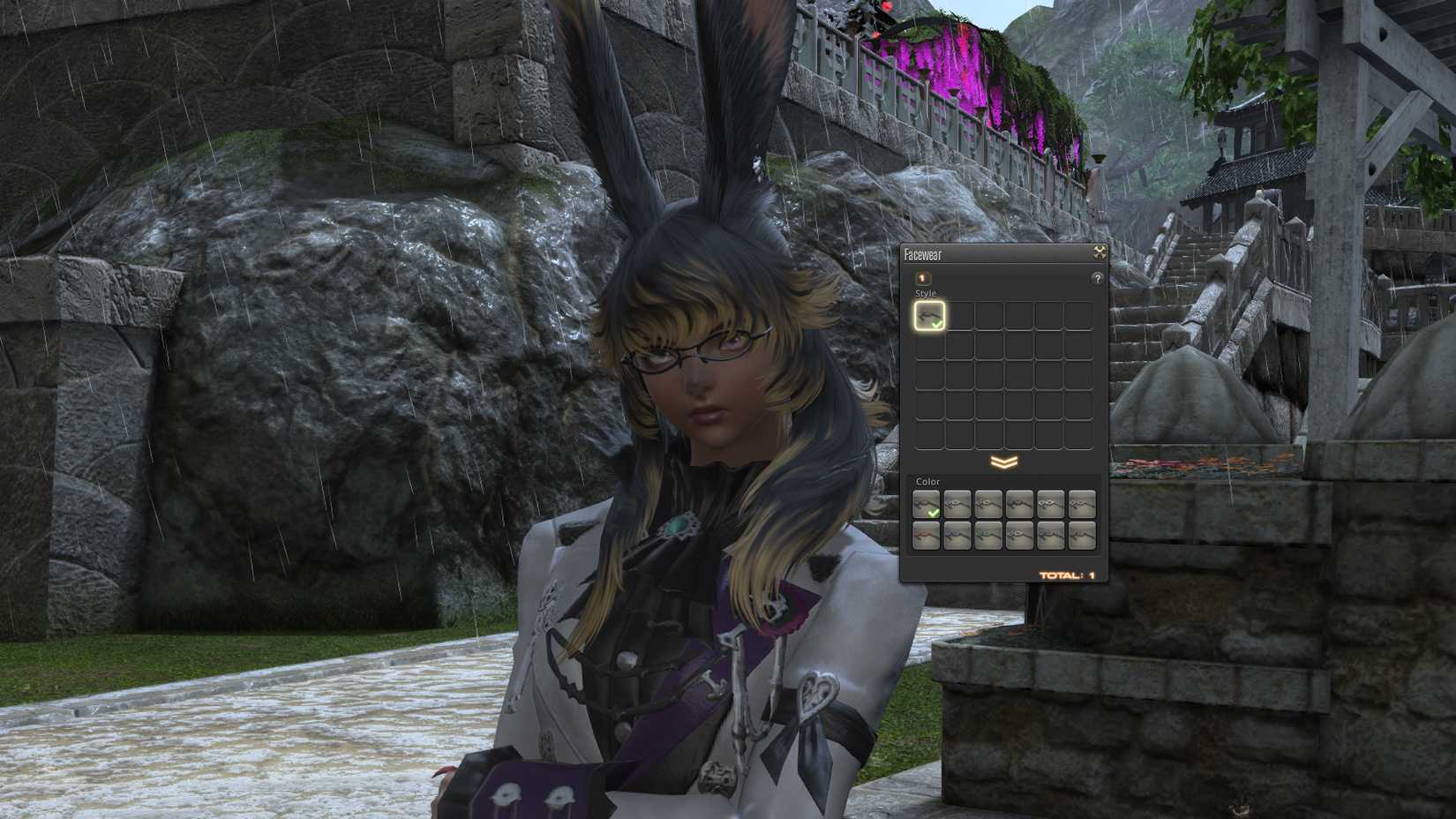
Task: Select the blue glasses color variant
Action: (x=957, y=536)
